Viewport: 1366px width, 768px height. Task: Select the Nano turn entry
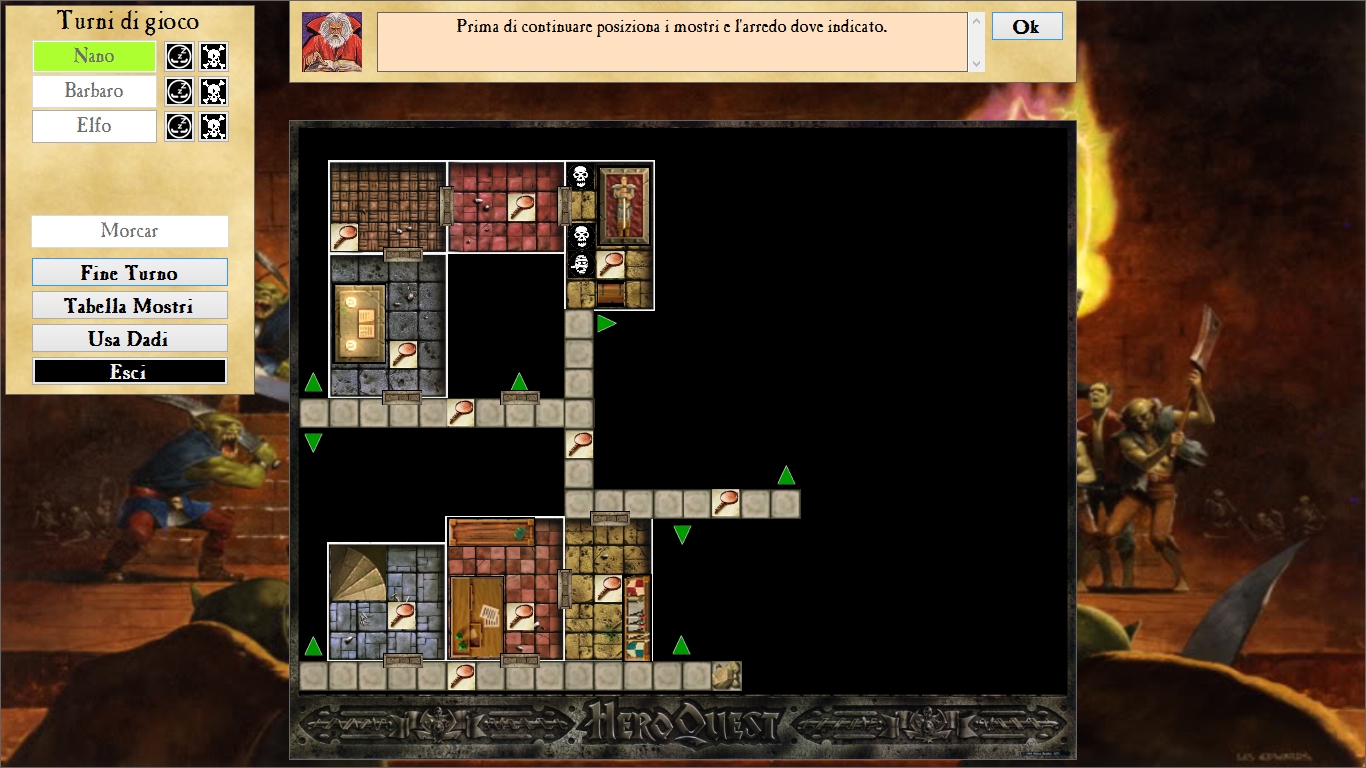(94, 56)
